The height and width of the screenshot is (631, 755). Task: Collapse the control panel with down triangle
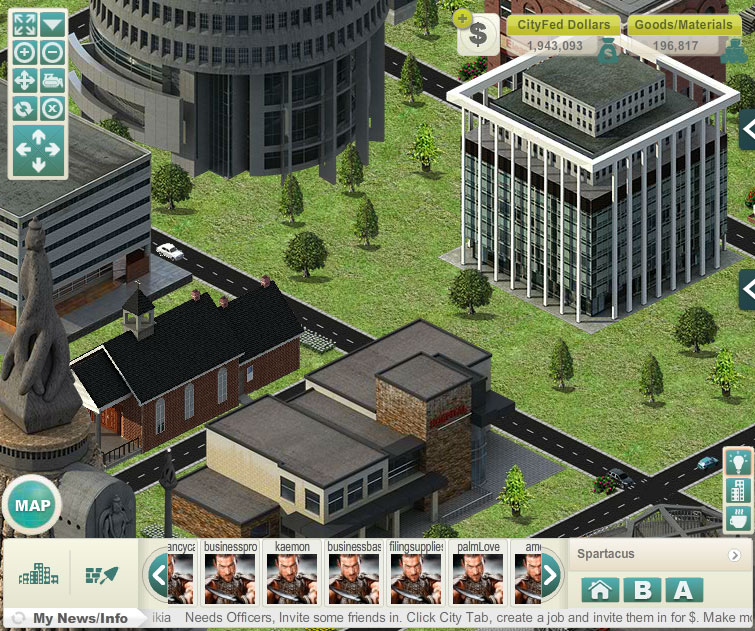(52, 25)
